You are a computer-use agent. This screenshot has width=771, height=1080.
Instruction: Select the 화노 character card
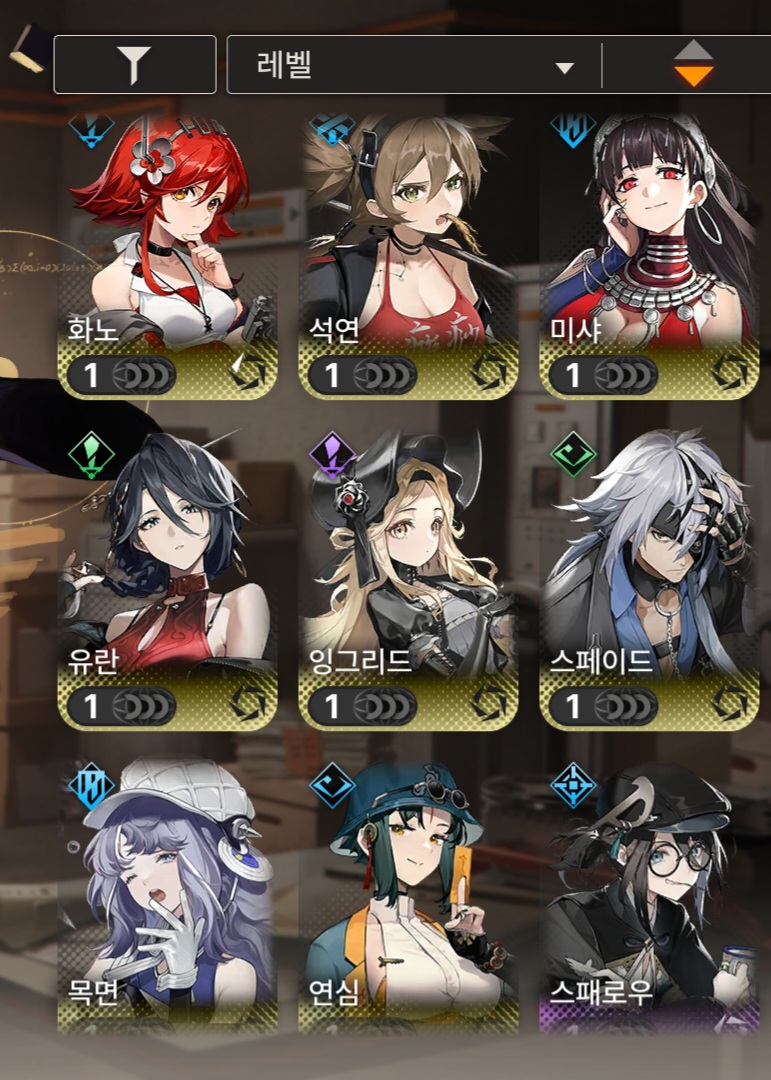pyautogui.click(x=168, y=255)
